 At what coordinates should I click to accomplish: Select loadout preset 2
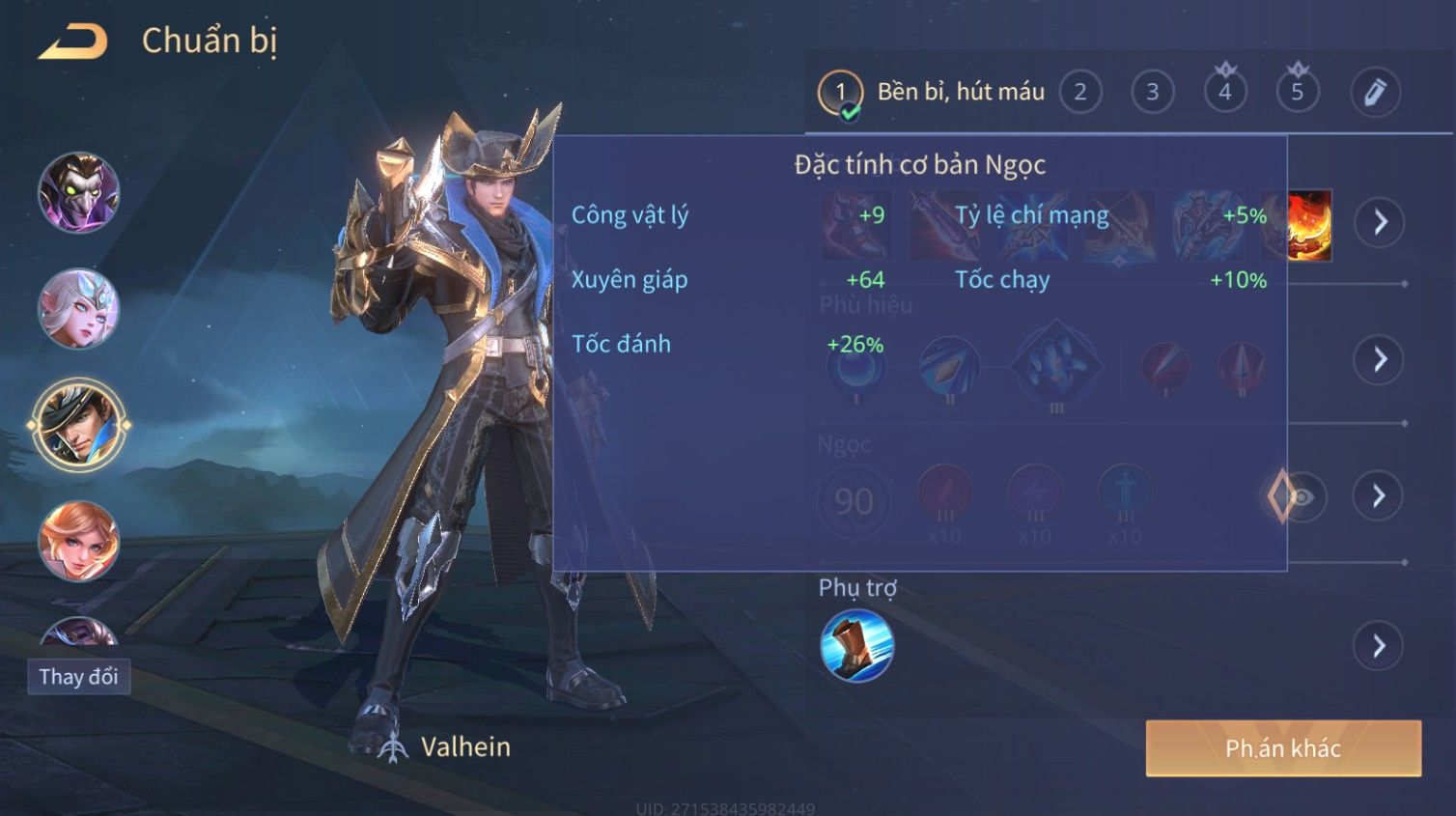click(1080, 93)
